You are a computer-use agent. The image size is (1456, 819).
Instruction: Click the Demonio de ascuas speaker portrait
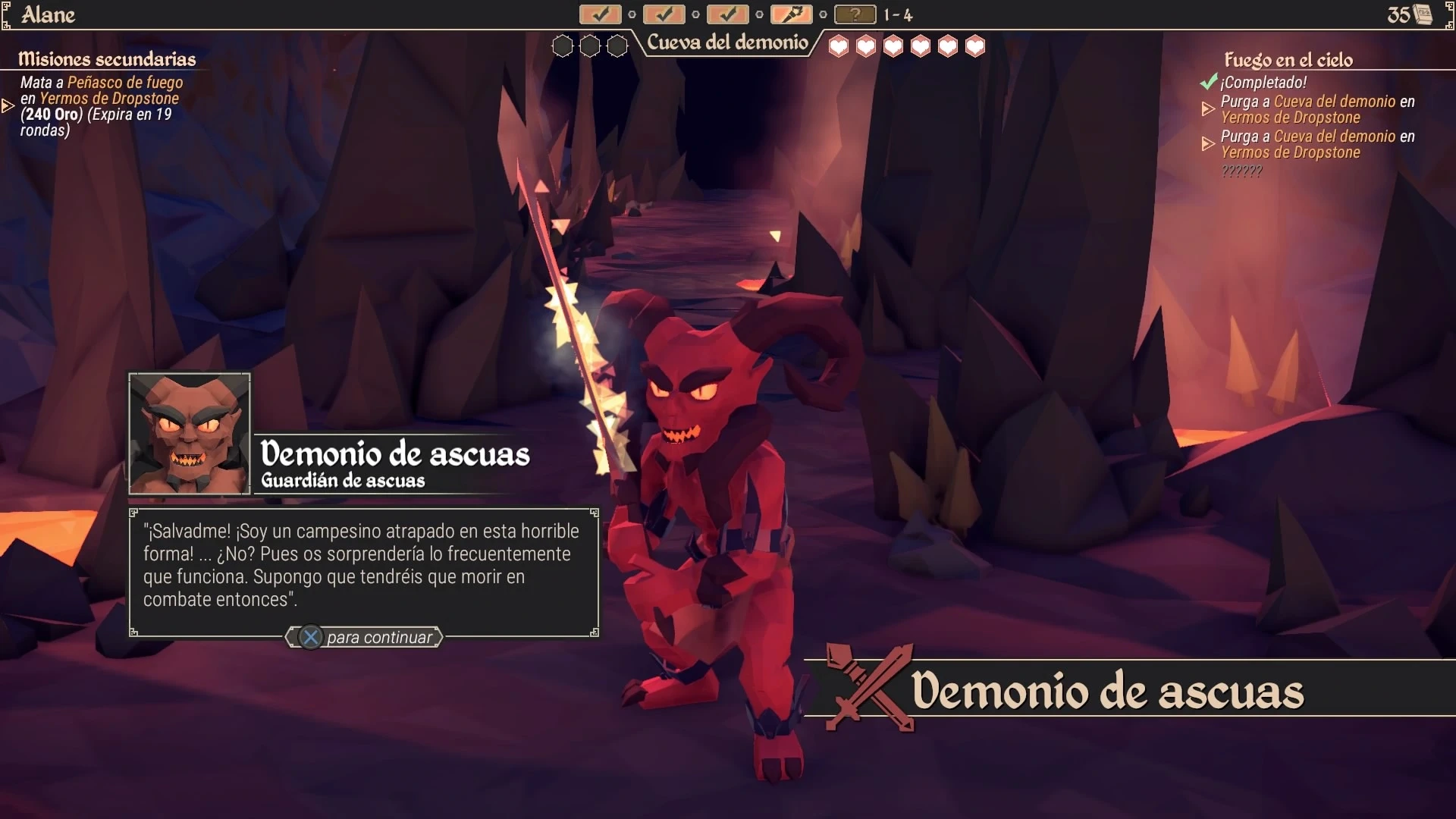190,434
